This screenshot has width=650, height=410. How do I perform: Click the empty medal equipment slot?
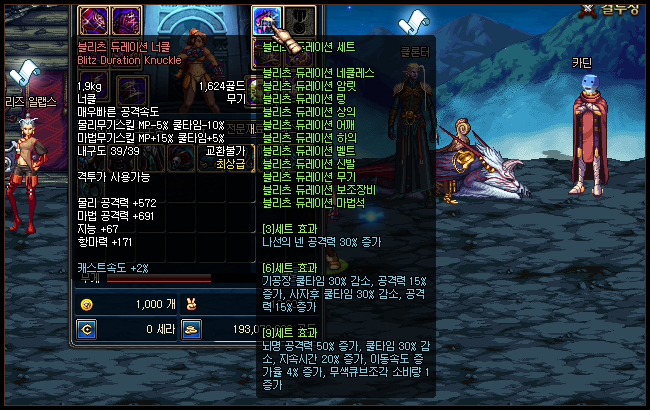(301, 20)
